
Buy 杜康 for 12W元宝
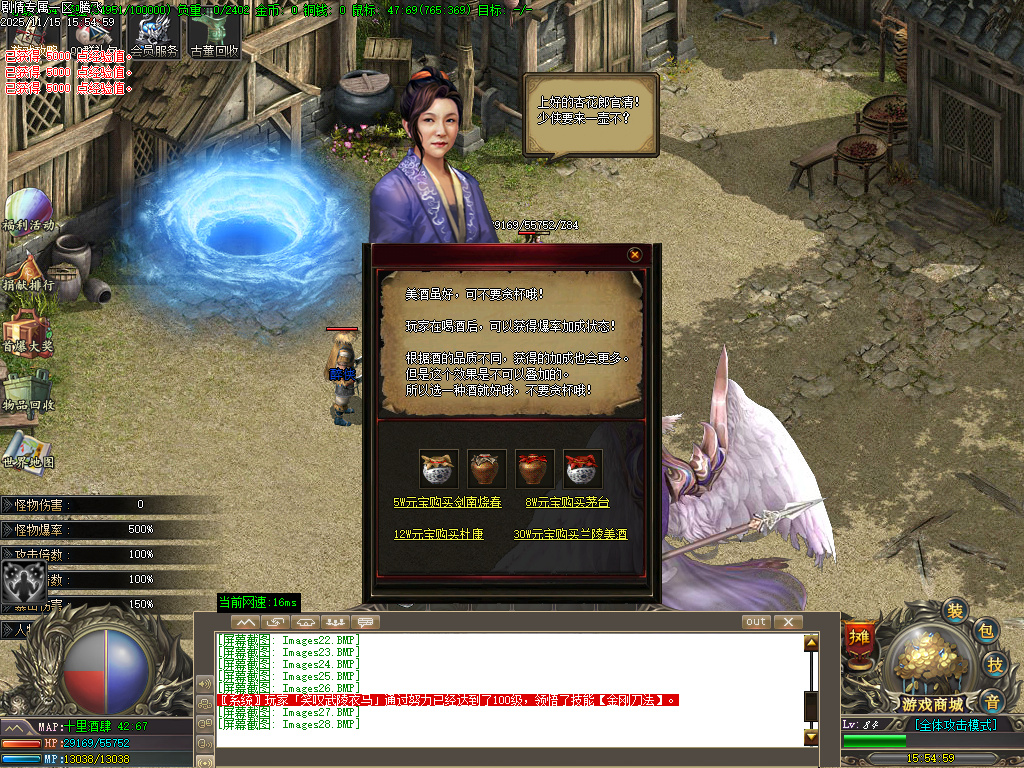click(x=439, y=535)
